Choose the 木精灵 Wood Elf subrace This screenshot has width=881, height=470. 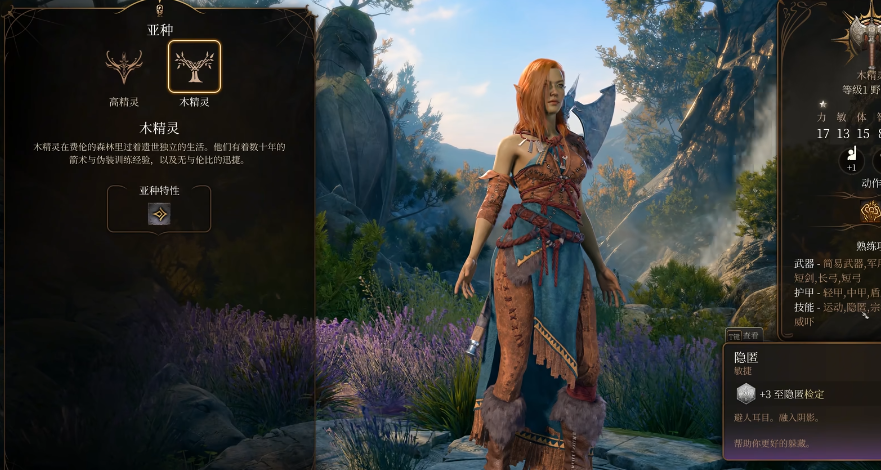[x=194, y=67]
